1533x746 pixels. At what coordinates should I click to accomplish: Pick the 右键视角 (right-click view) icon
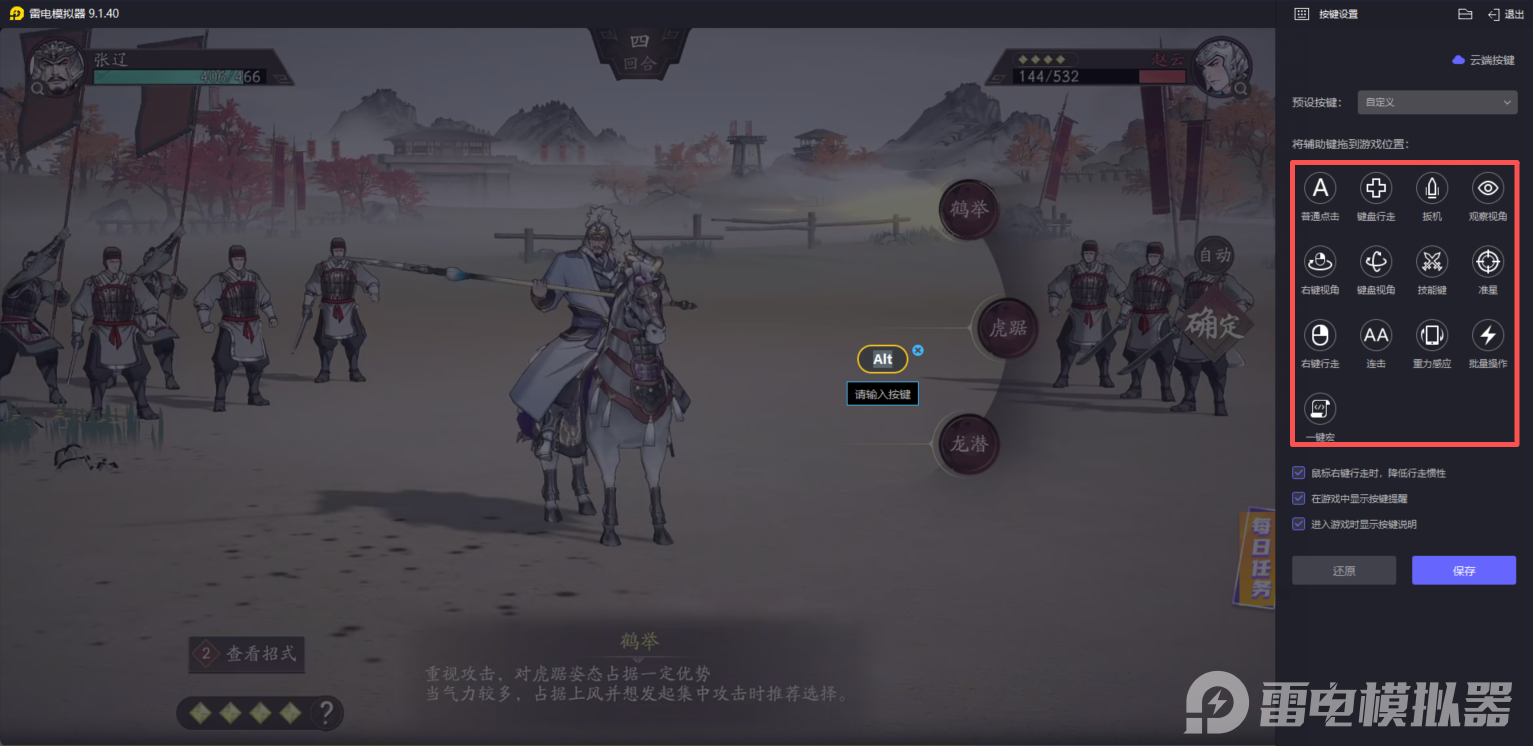pyautogui.click(x=1320, y=262)
